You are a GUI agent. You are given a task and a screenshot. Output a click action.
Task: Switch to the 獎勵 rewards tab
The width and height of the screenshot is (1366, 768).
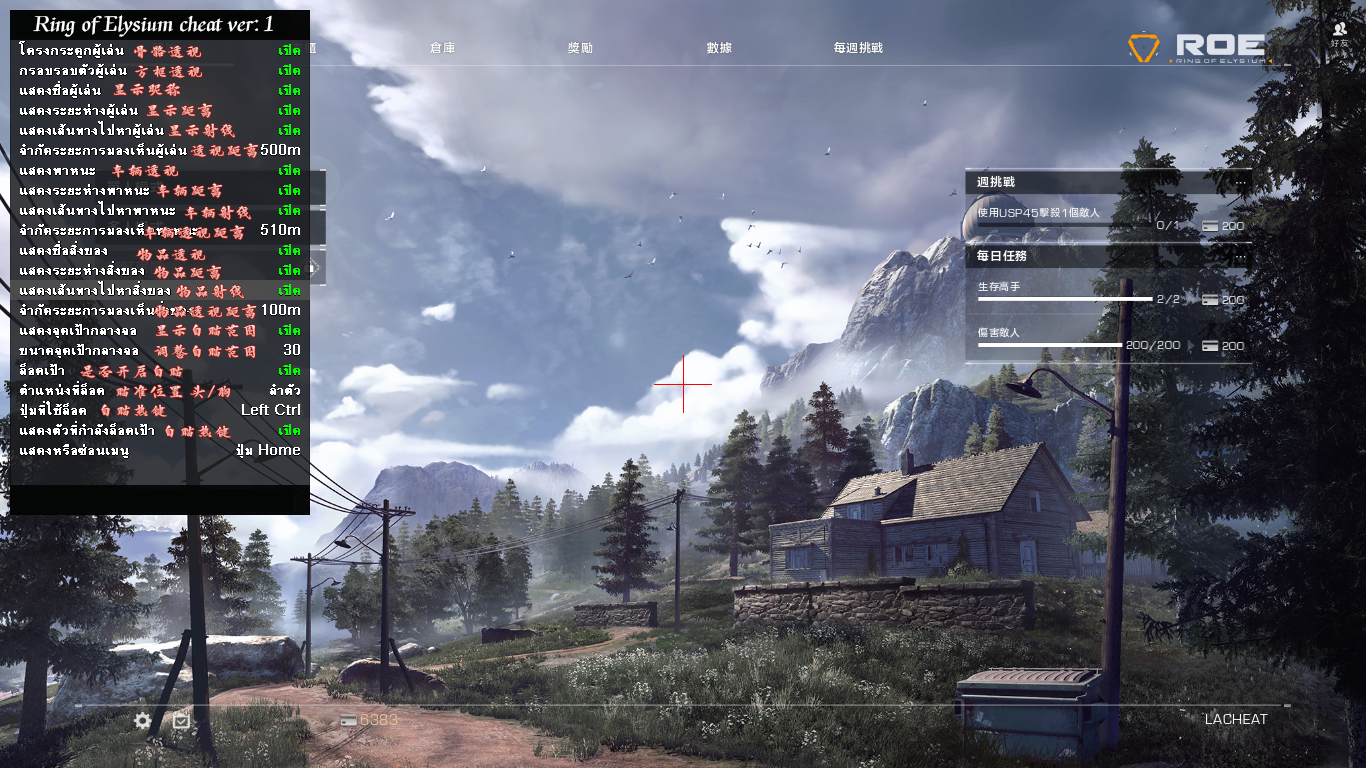(x=580, y=48)
